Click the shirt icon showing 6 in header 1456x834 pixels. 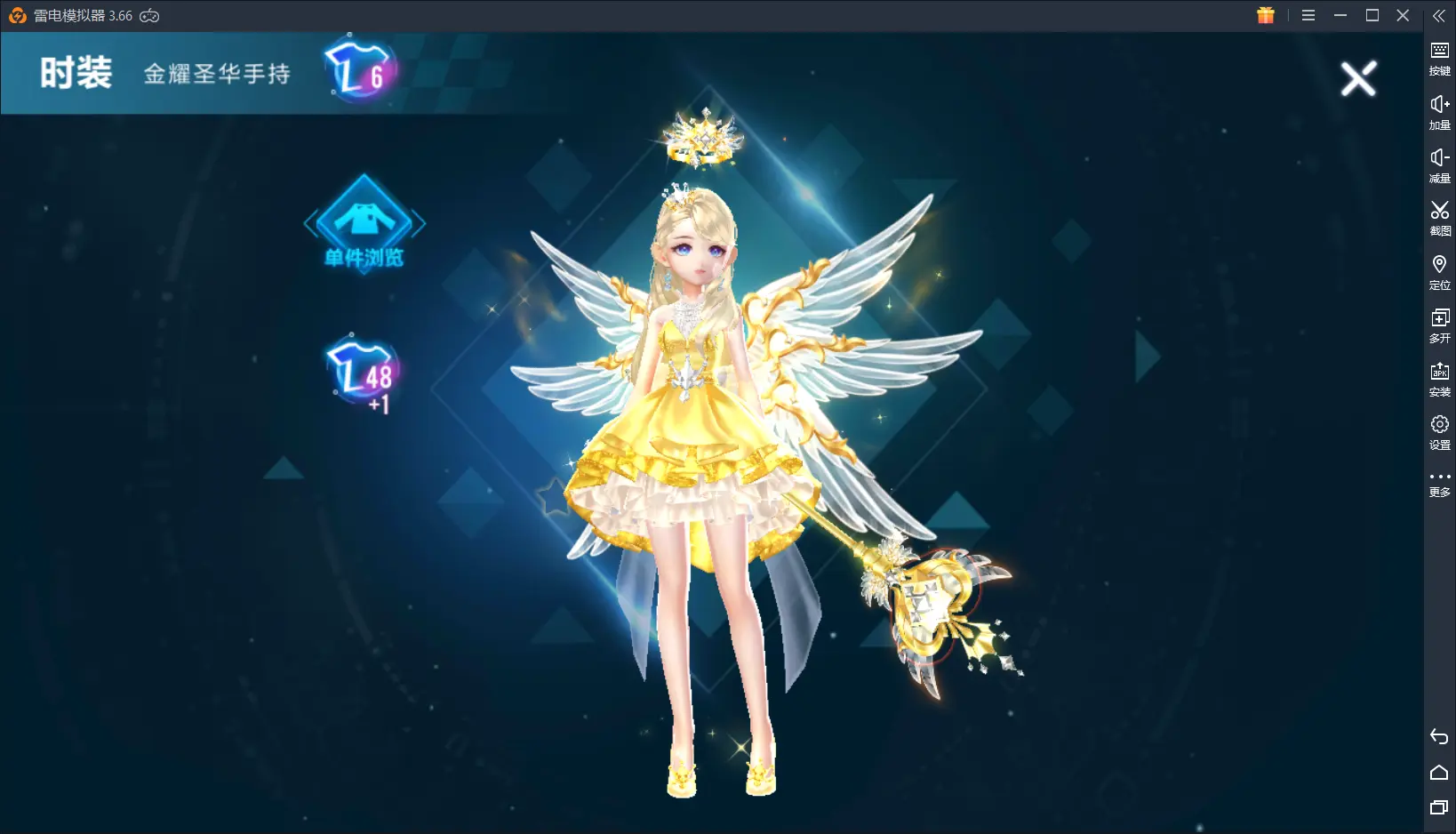[x=358, y=71]
